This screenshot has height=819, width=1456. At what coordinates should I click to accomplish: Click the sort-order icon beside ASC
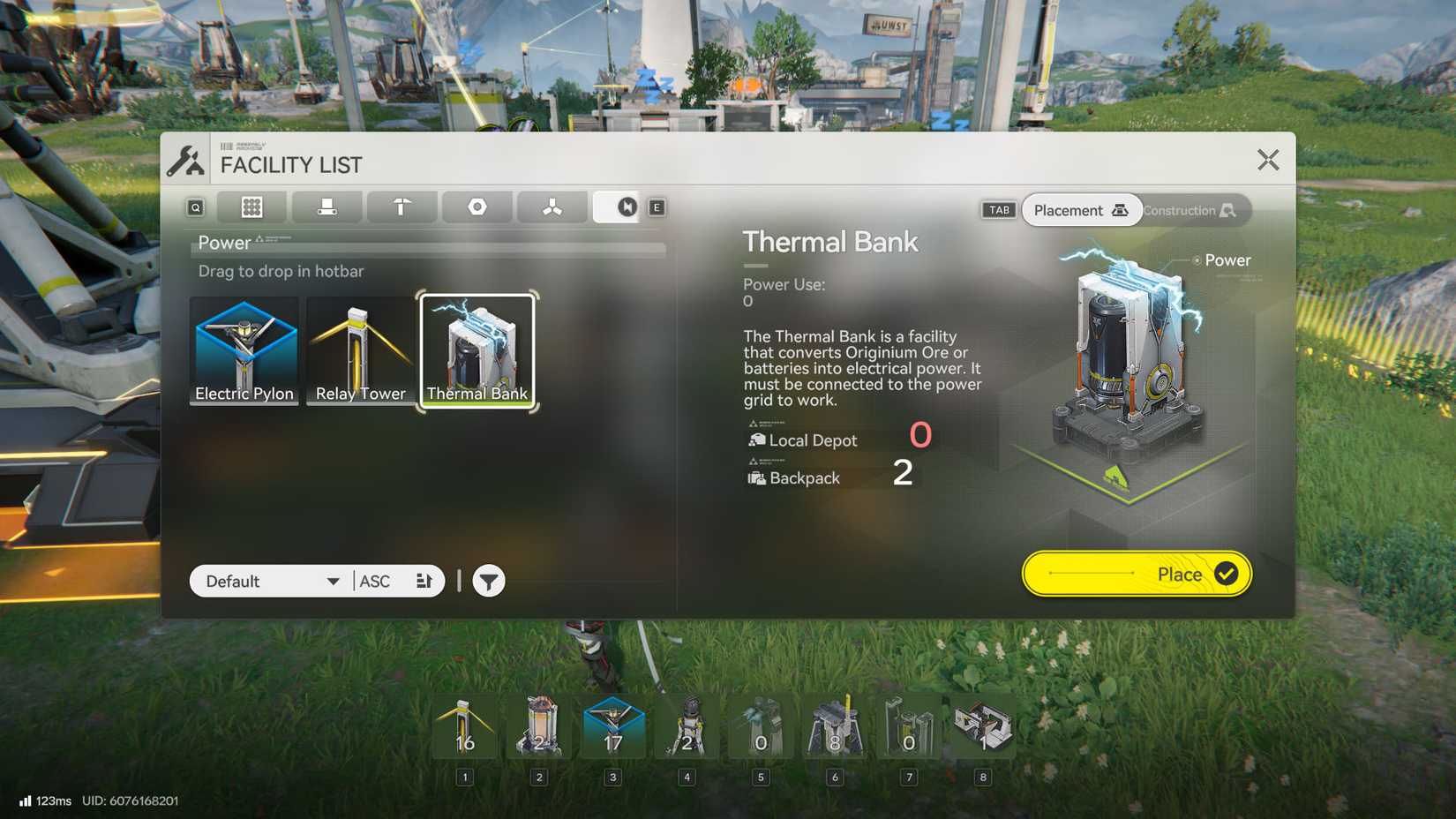tap(424, 581)
